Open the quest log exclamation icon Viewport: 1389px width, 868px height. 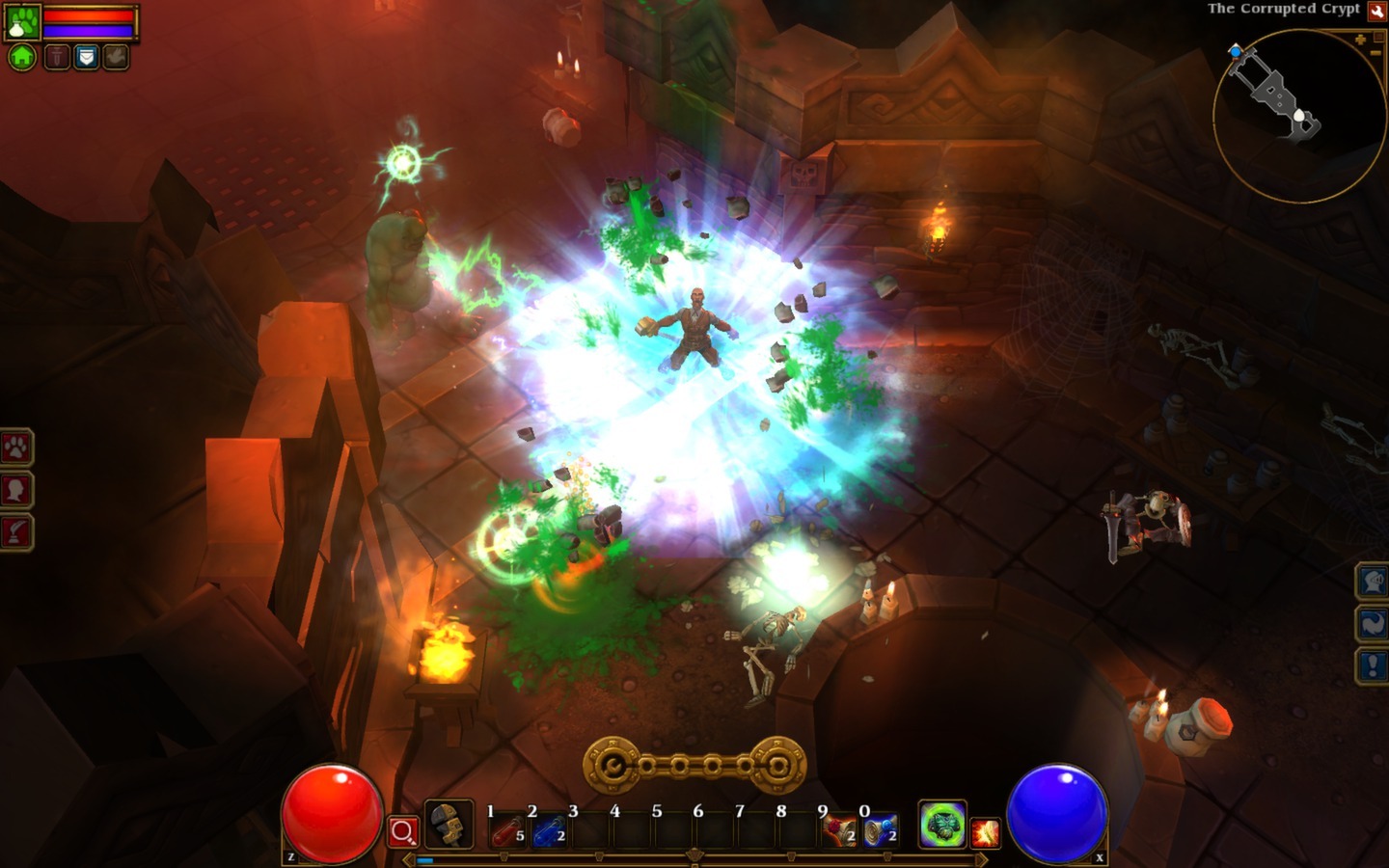coord(1373,663)
